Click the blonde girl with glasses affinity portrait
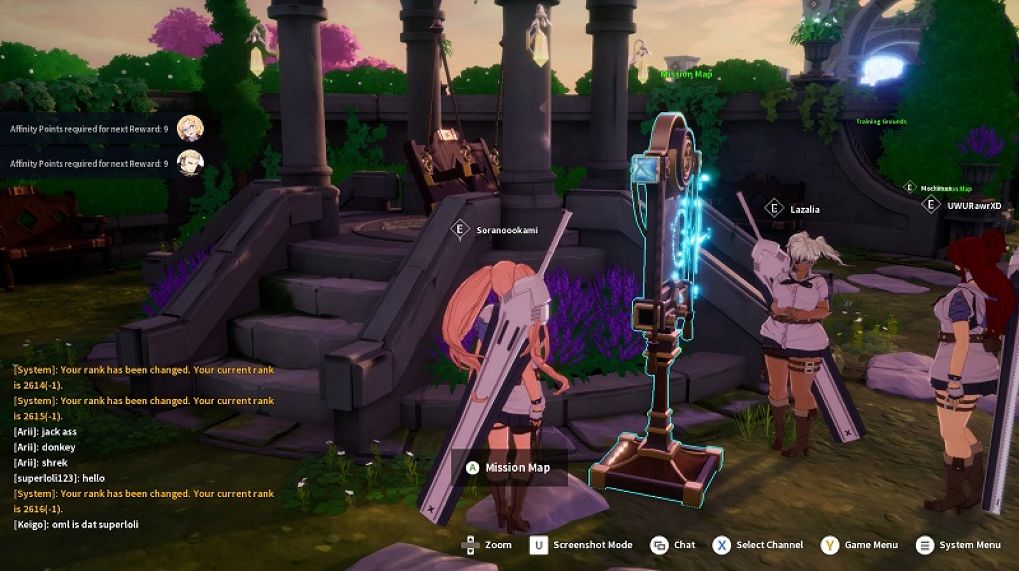The width and height of the screenshot is (1019, 571). (x=190, y=128)
